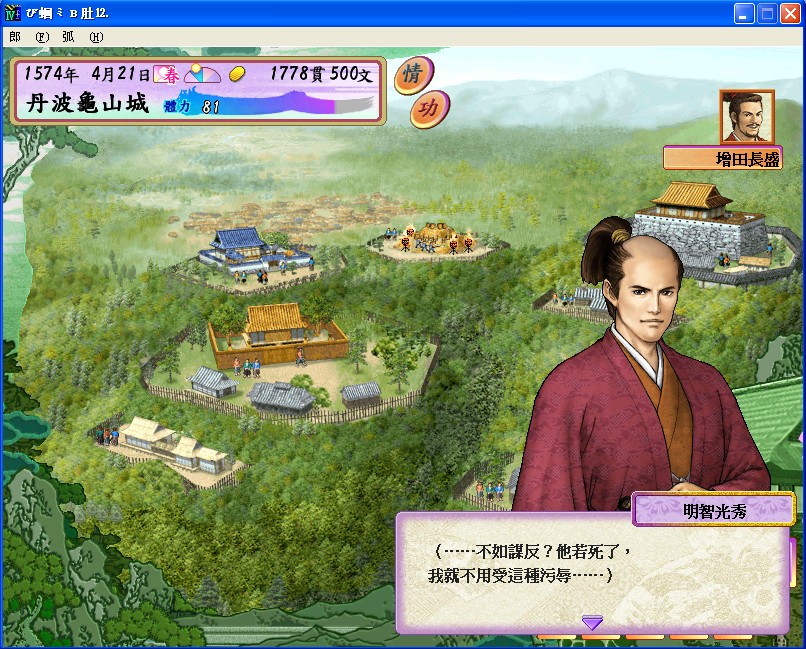This screenshot has width=806, height=649.
Task: Open the 情 information button
Action: point(408,75)
